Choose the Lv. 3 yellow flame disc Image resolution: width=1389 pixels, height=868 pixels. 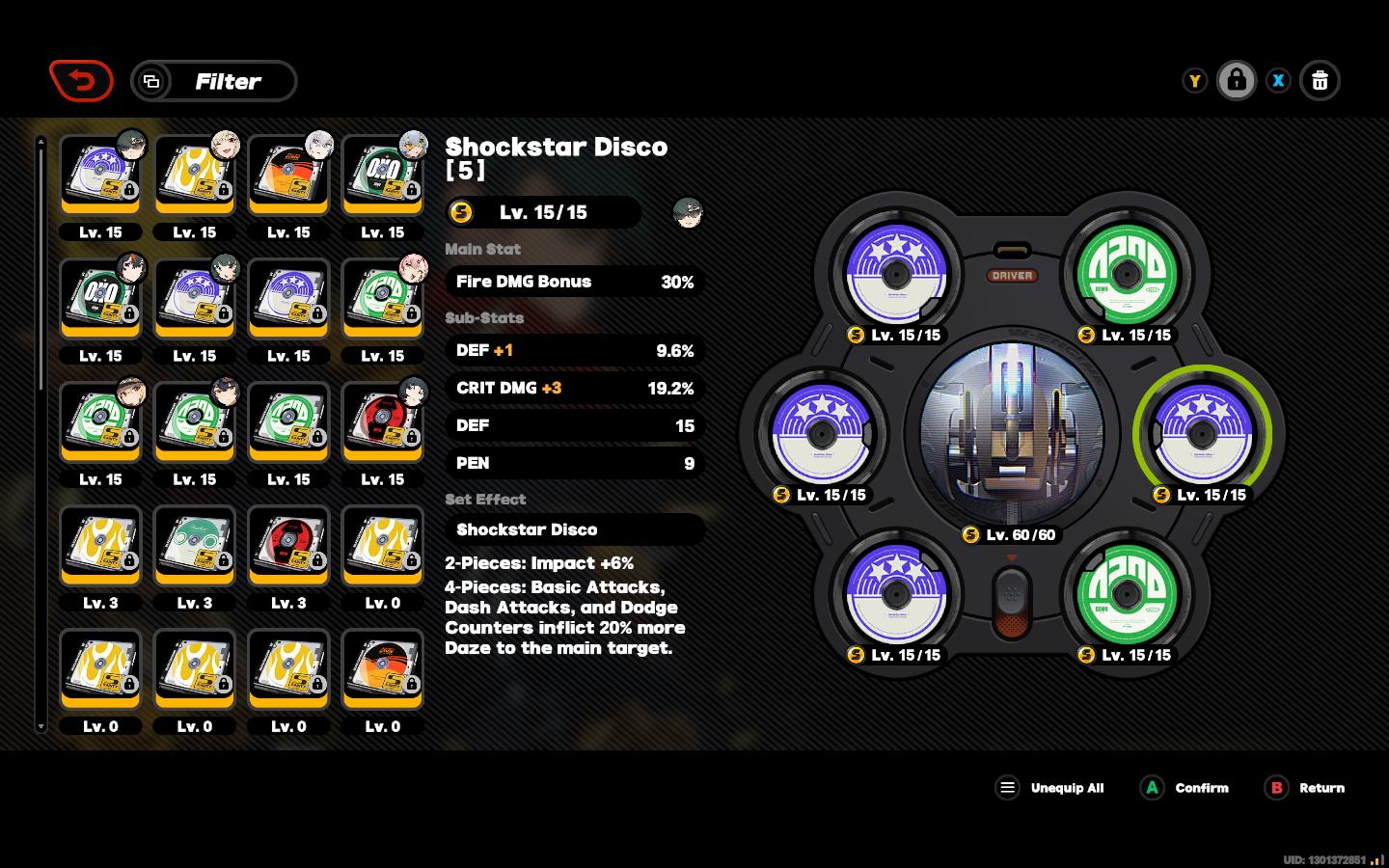[100, 546]
